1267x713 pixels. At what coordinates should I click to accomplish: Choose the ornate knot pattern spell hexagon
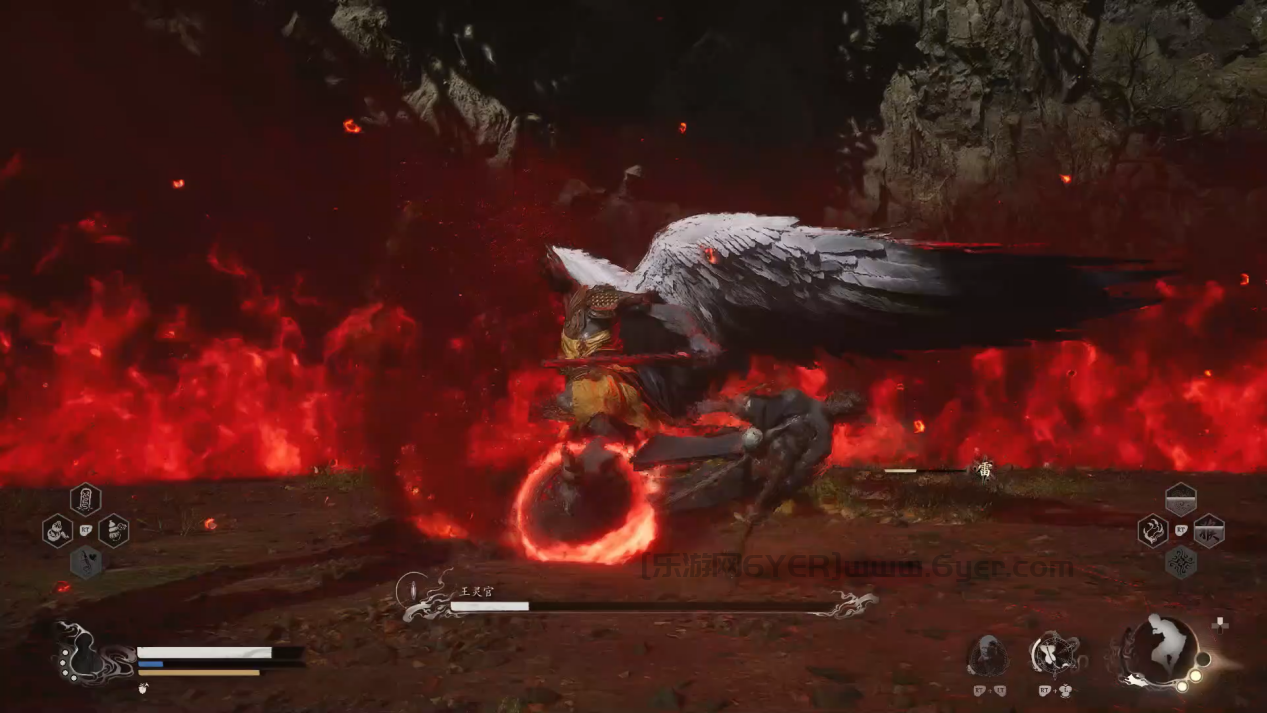click(x=1180, y=562)
